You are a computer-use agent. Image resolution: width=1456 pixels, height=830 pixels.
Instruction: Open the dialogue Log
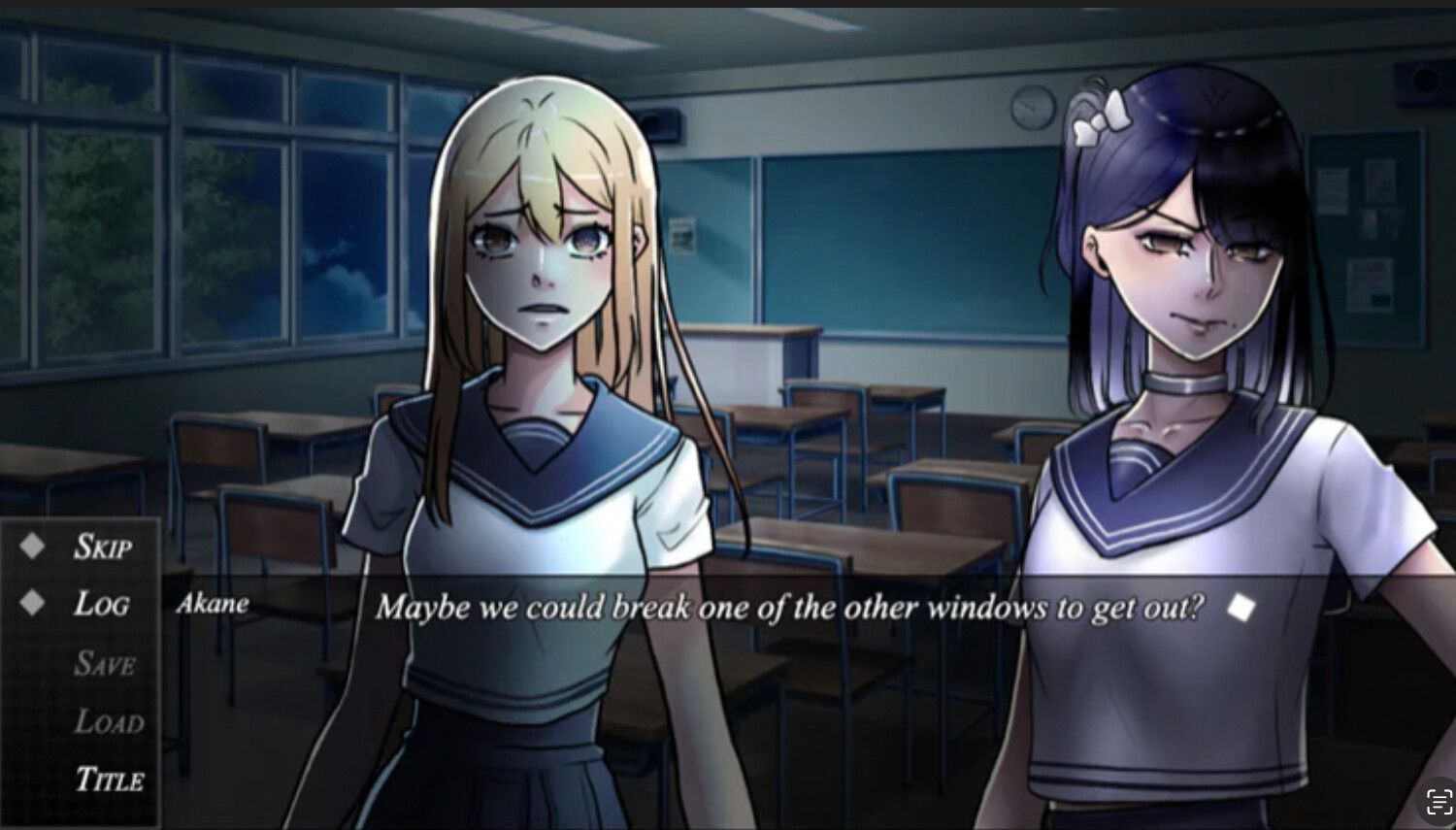click(102, 606)
